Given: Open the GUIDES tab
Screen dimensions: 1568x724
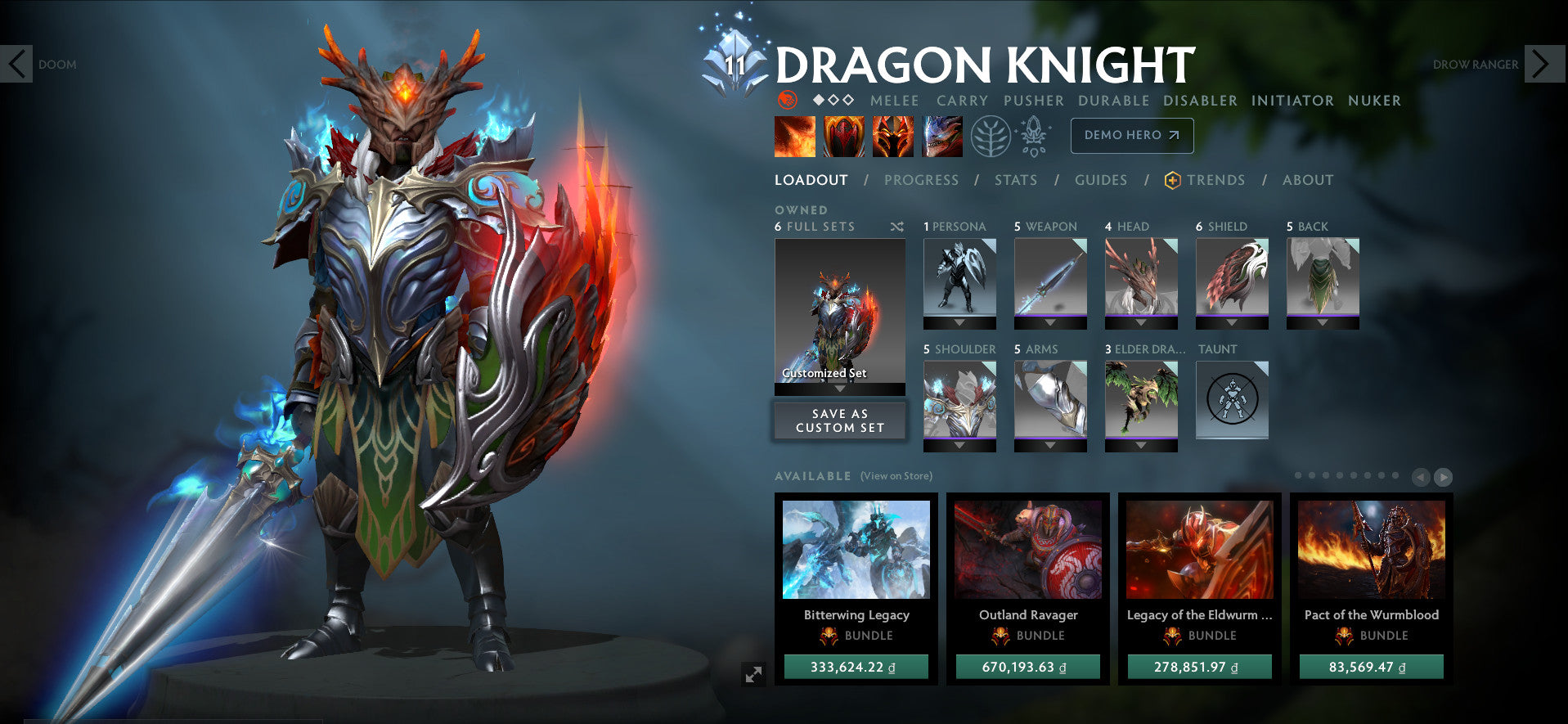Looking at the screenshot, I should coord(1100,180).
